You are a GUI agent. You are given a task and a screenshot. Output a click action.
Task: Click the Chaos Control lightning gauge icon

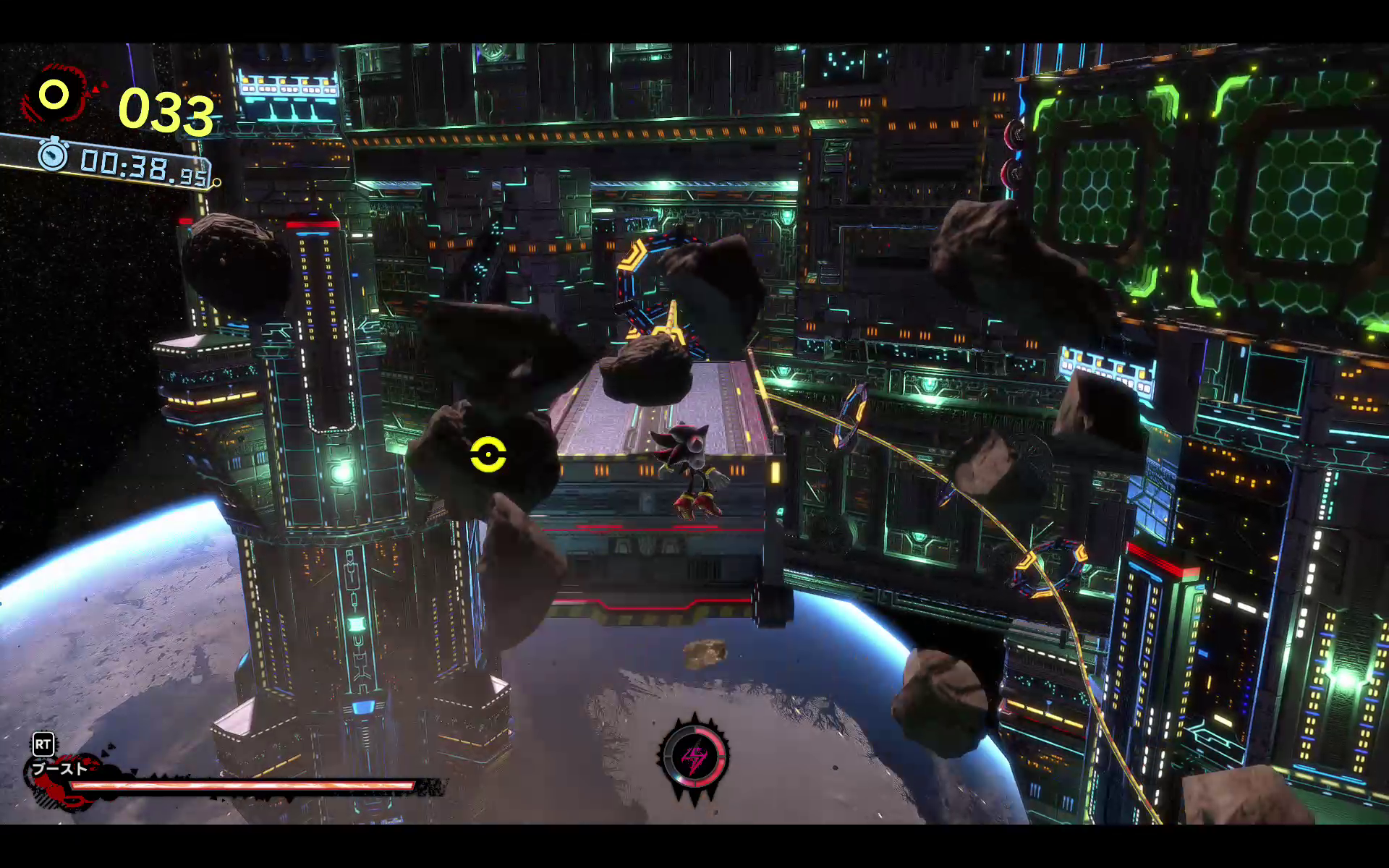[x=694, y=757]
